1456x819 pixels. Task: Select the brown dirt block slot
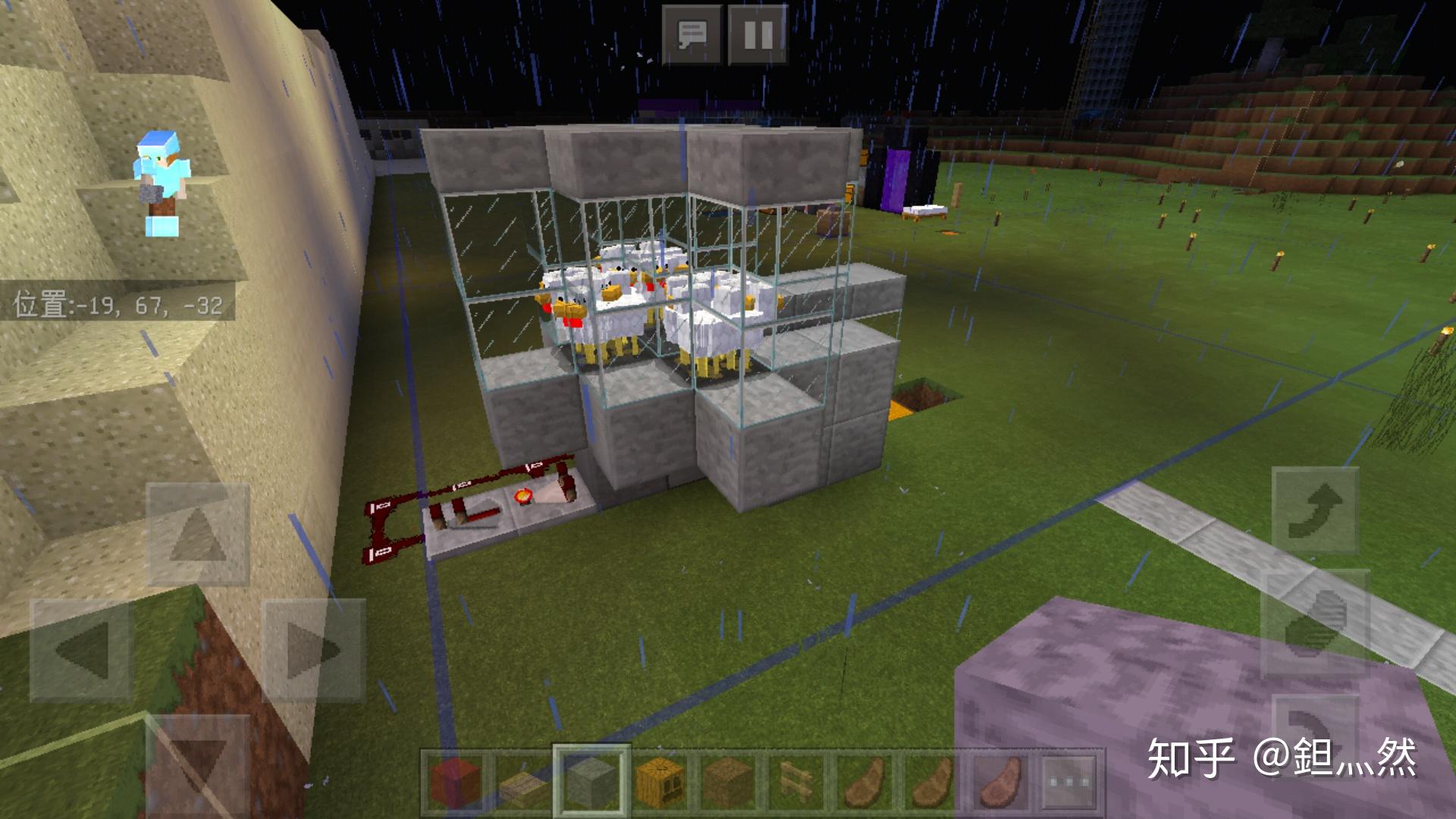coord(726,781)
